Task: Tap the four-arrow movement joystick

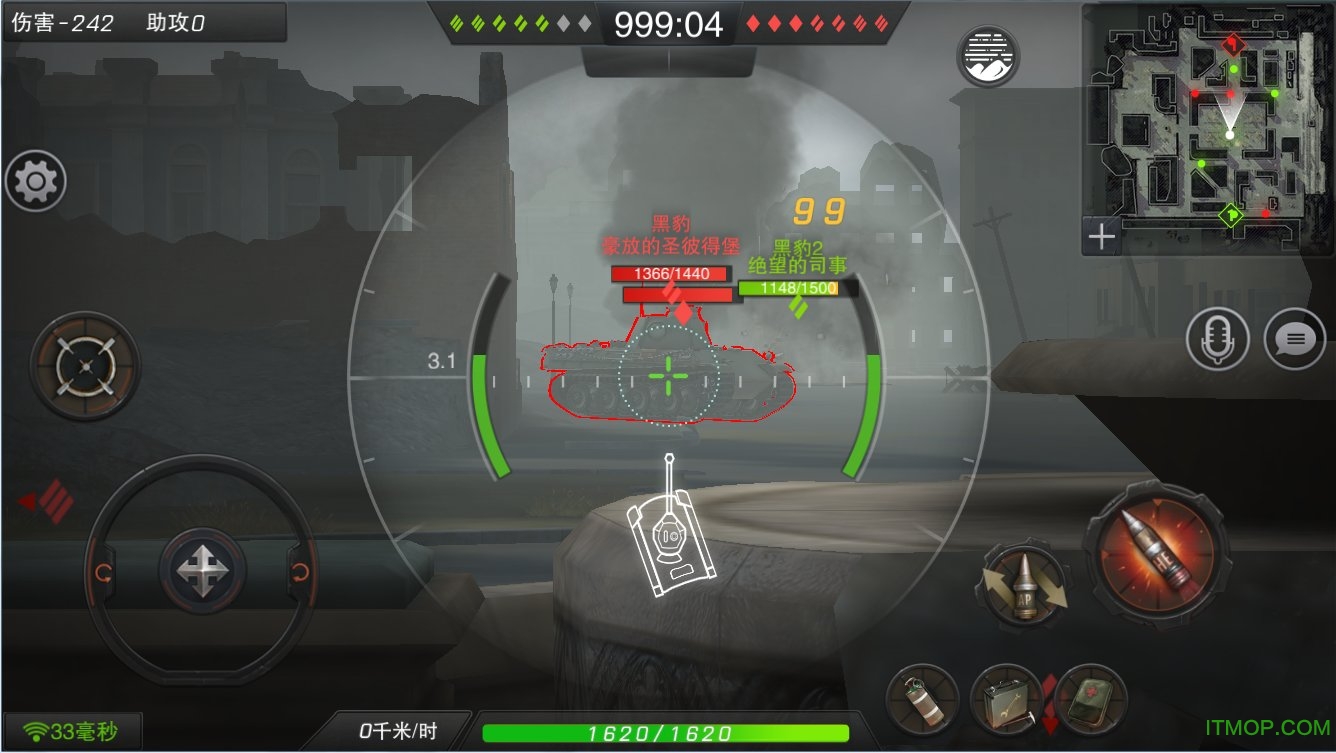Action: coord(203,570)
